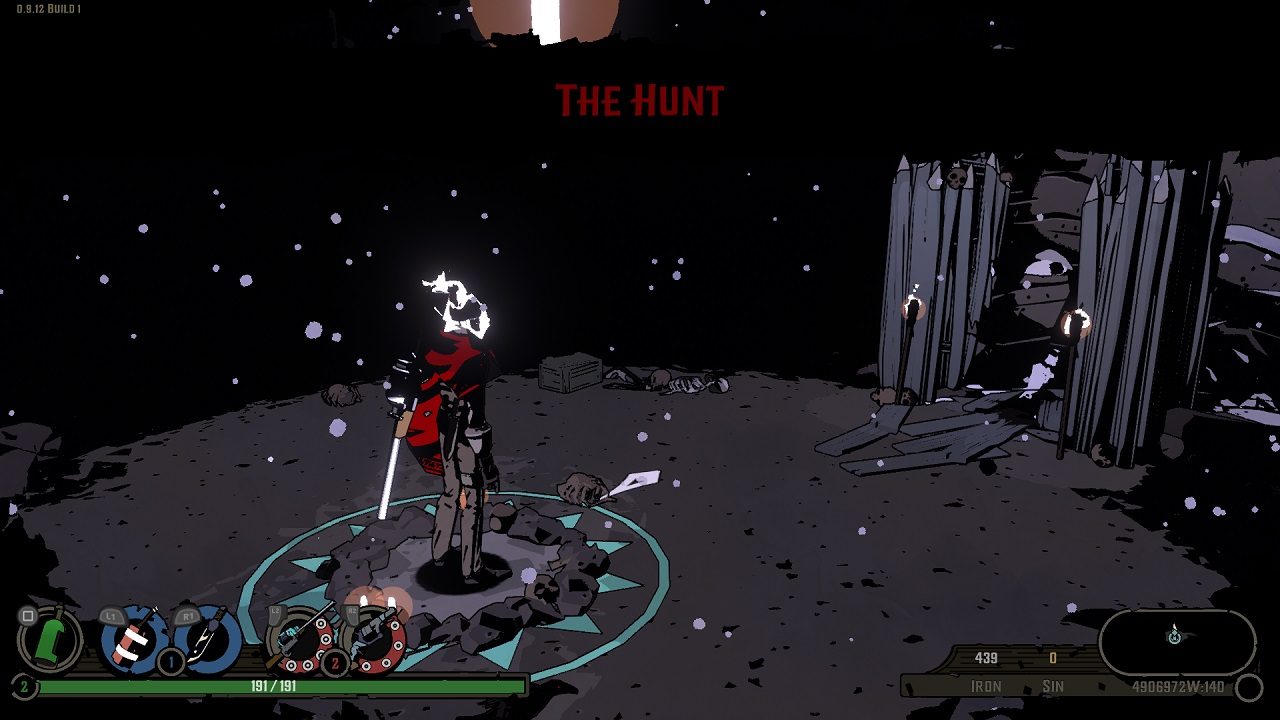Screen dimensions: 1280x720
Task: Open the oval minimap
Action: click(1177, 642)
